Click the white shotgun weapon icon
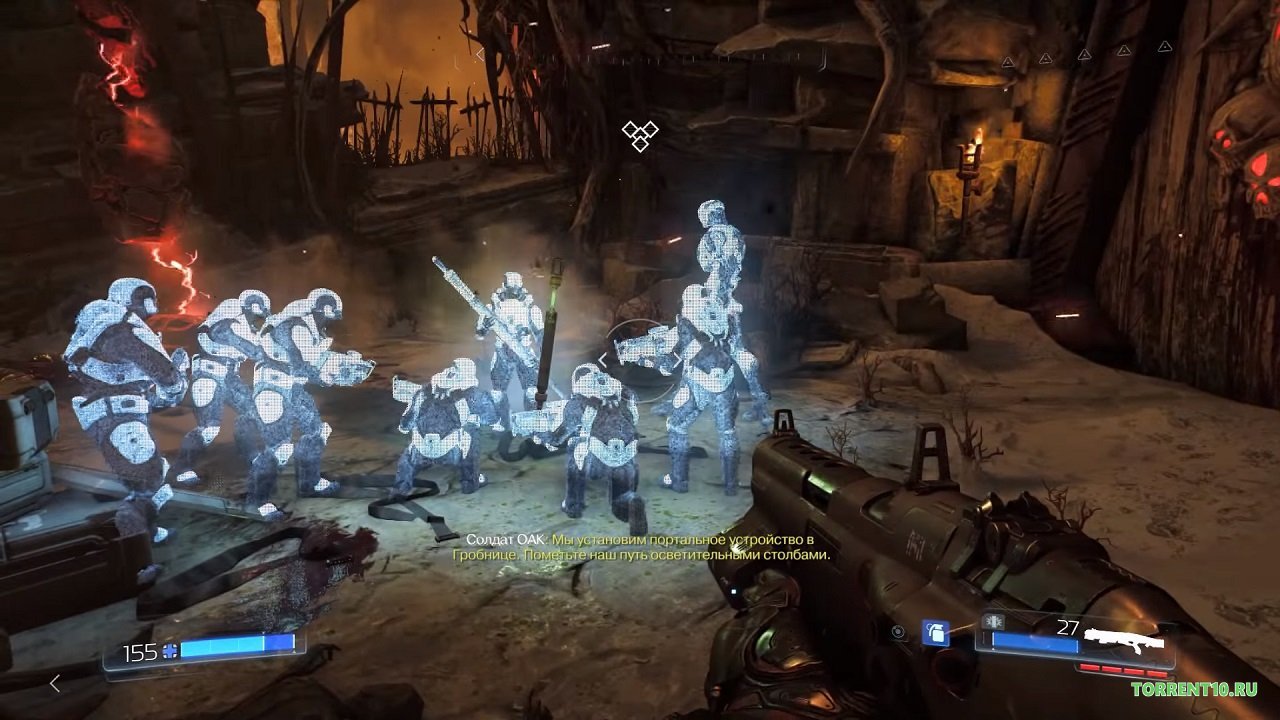 click(x=1125, y=638)
